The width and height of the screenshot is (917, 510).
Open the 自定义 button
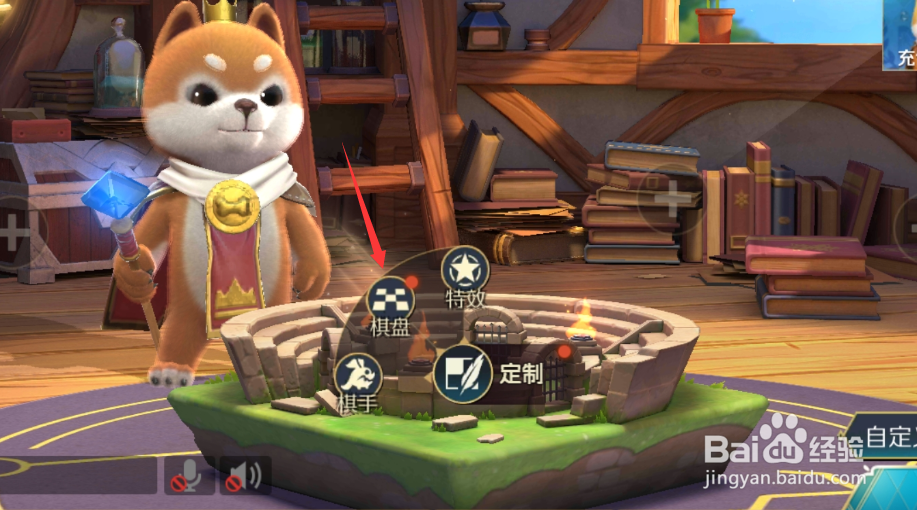click(x=888, y=437)
